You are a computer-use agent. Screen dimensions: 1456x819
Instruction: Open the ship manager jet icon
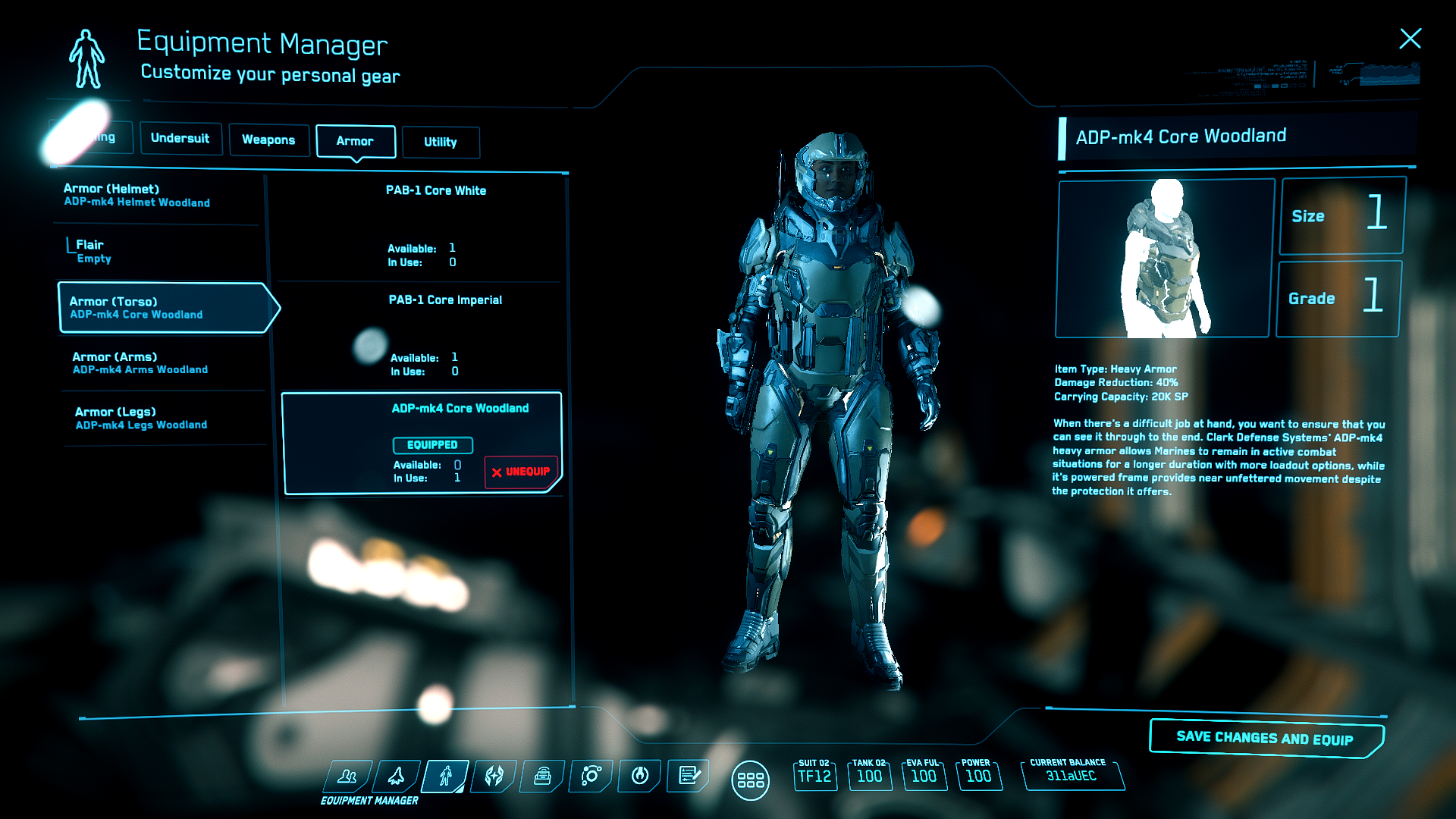click(397, 777)
